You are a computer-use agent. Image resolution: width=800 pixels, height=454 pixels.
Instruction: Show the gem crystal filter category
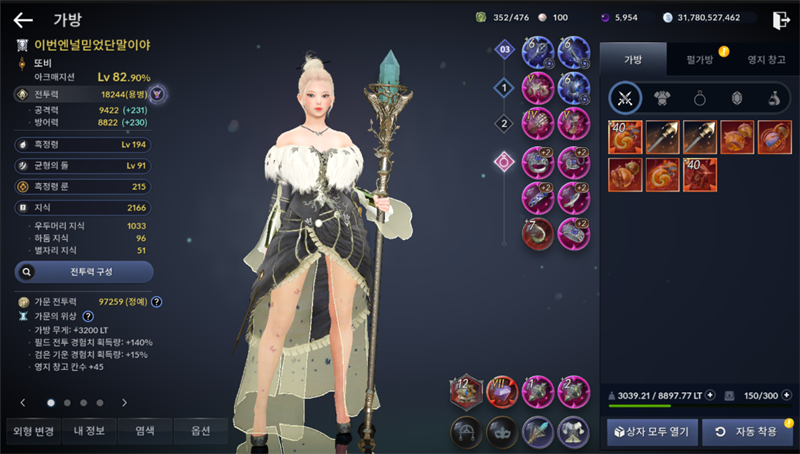pyautogui.click(x=735, y=98)
